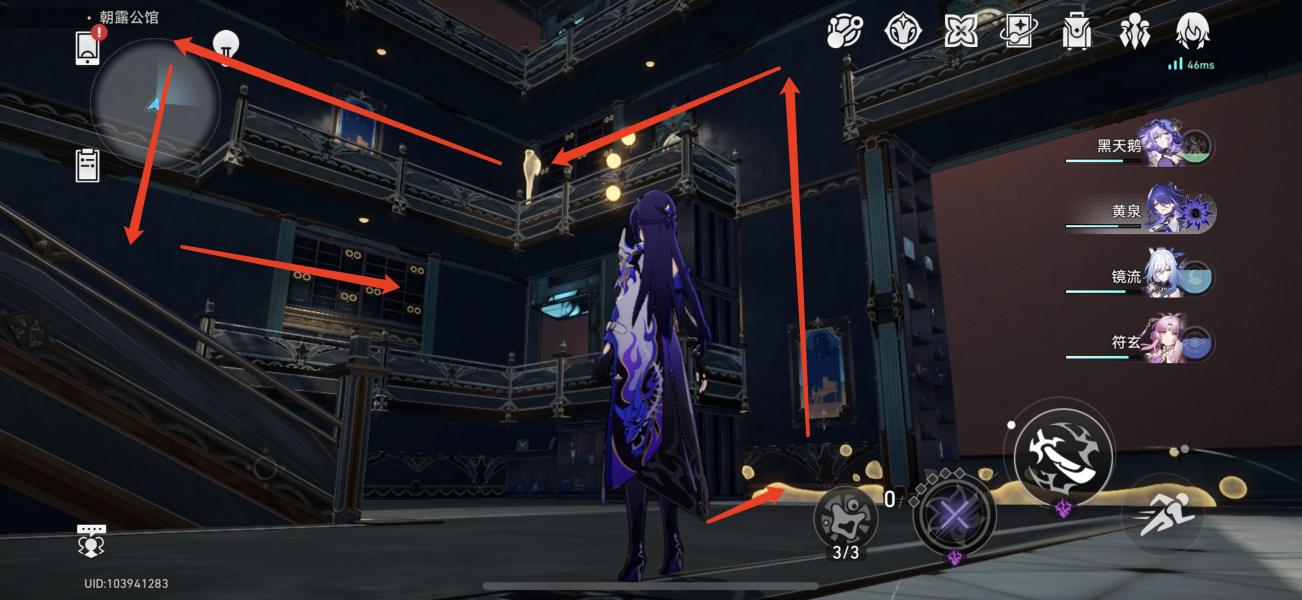Open the four-petal flower icon
Screen dimensions: 1302x600
961,32
